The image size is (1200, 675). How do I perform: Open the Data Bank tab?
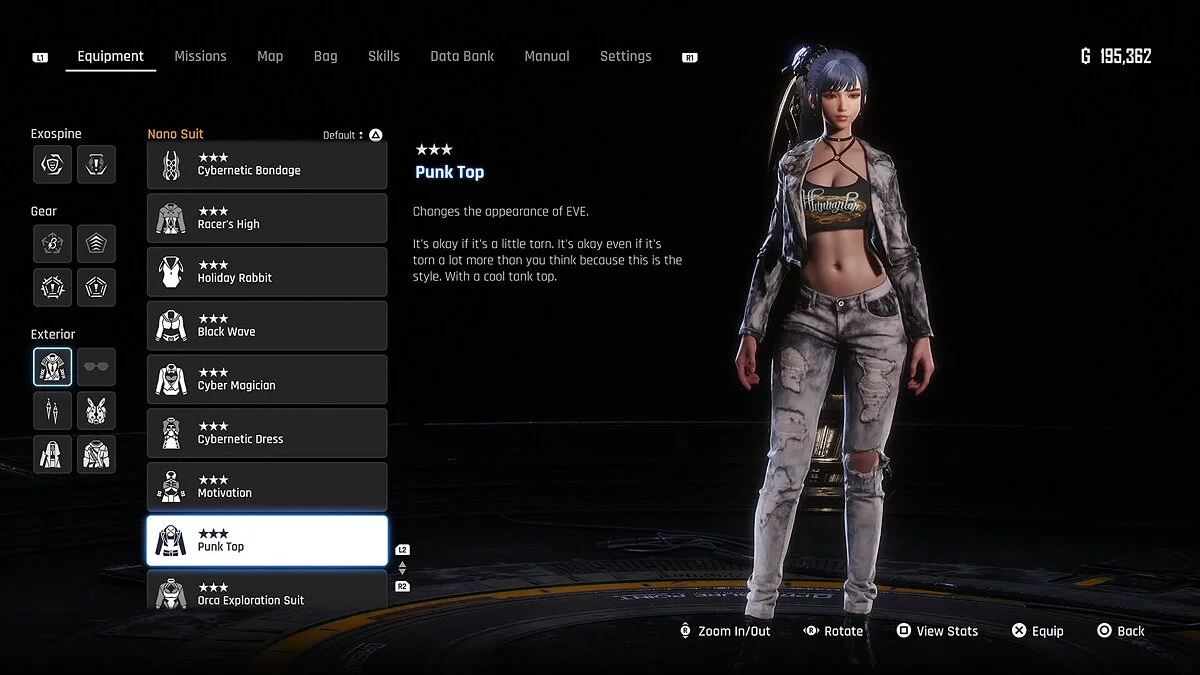[x=462, y=56]
